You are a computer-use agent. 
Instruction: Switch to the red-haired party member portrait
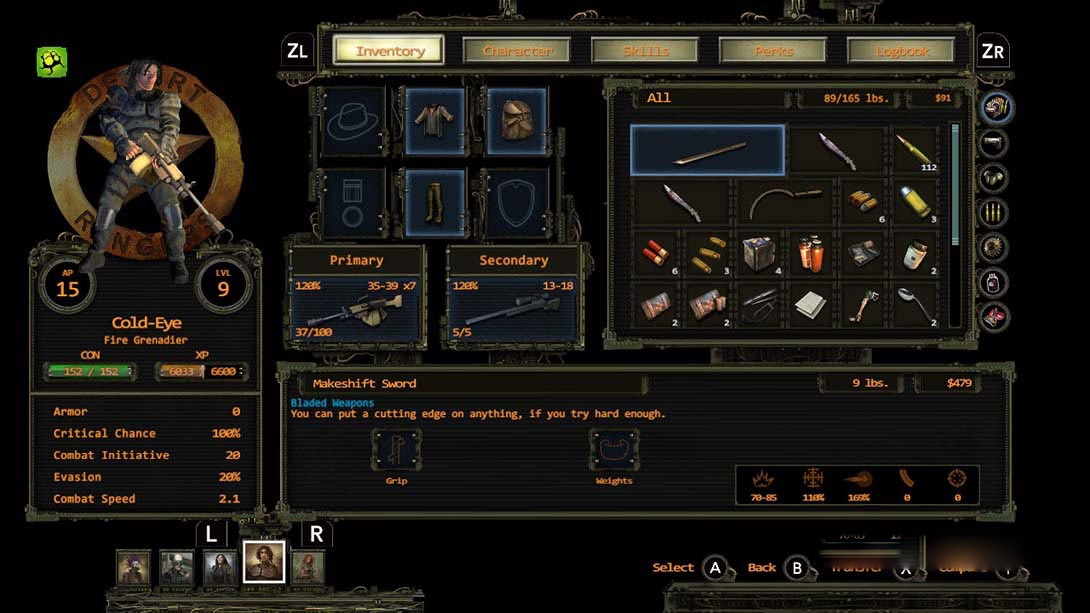point(308,567)
